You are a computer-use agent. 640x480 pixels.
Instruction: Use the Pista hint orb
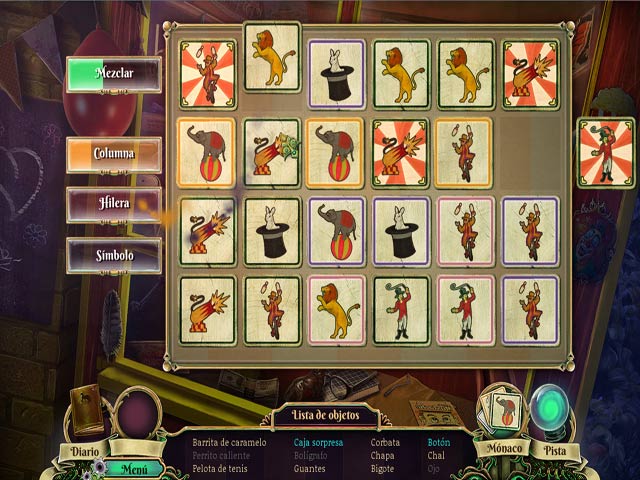click(548, 411)
